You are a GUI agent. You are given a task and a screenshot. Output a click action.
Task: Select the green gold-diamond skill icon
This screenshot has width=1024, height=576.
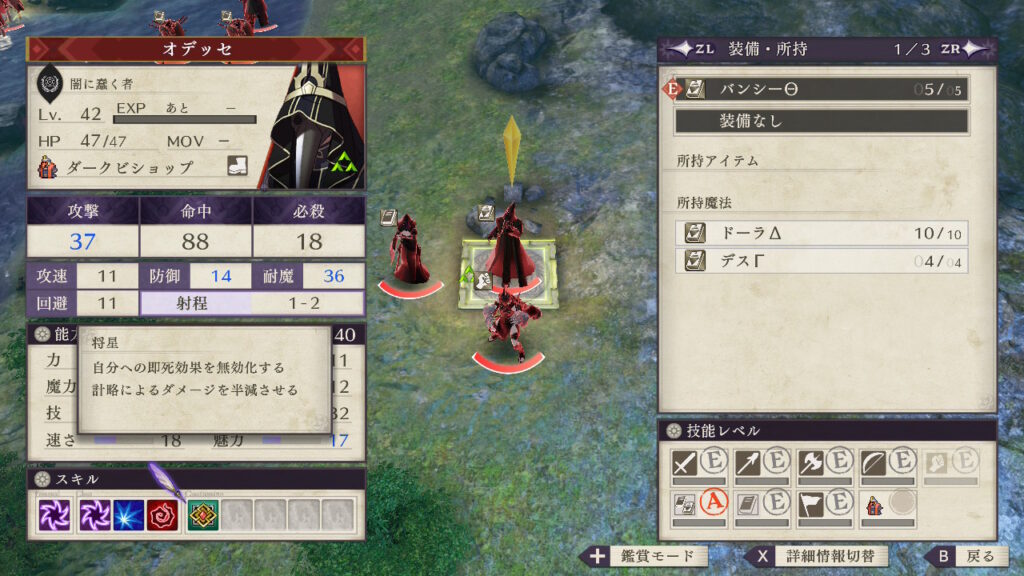(x=204, y=515)
